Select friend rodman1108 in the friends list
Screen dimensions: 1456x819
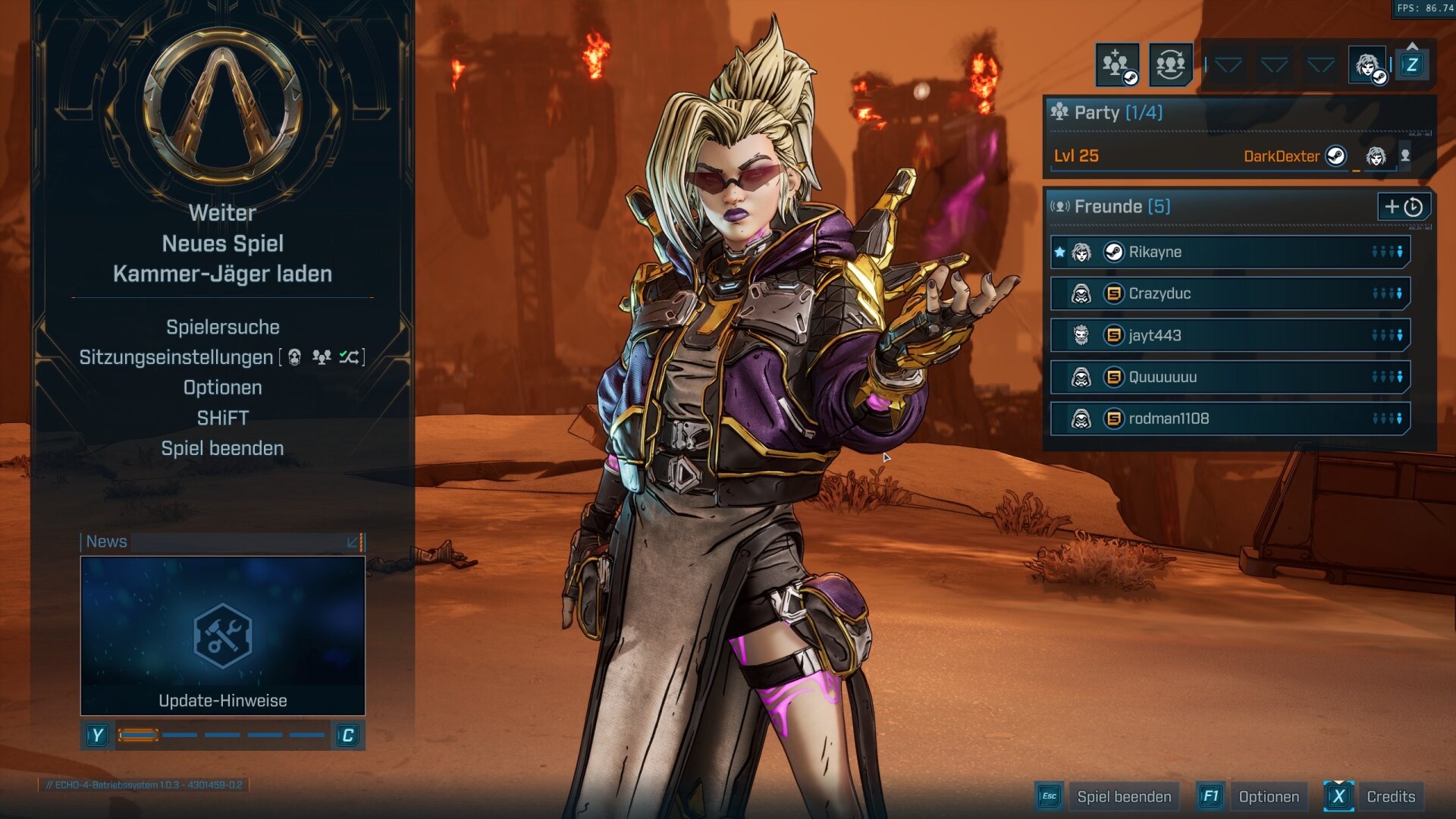click(x=1228, y=419)
